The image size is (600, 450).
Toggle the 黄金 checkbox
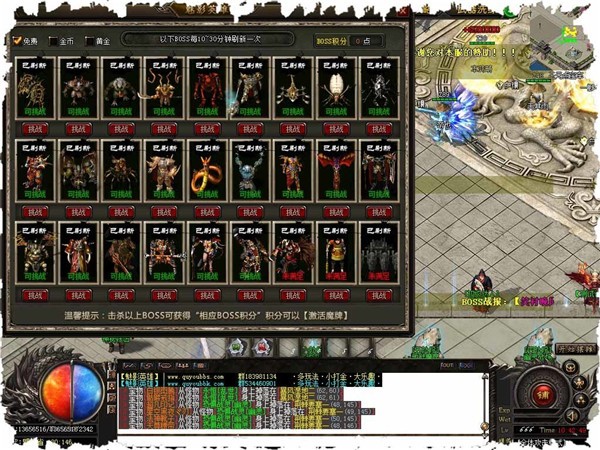[89, 41]
